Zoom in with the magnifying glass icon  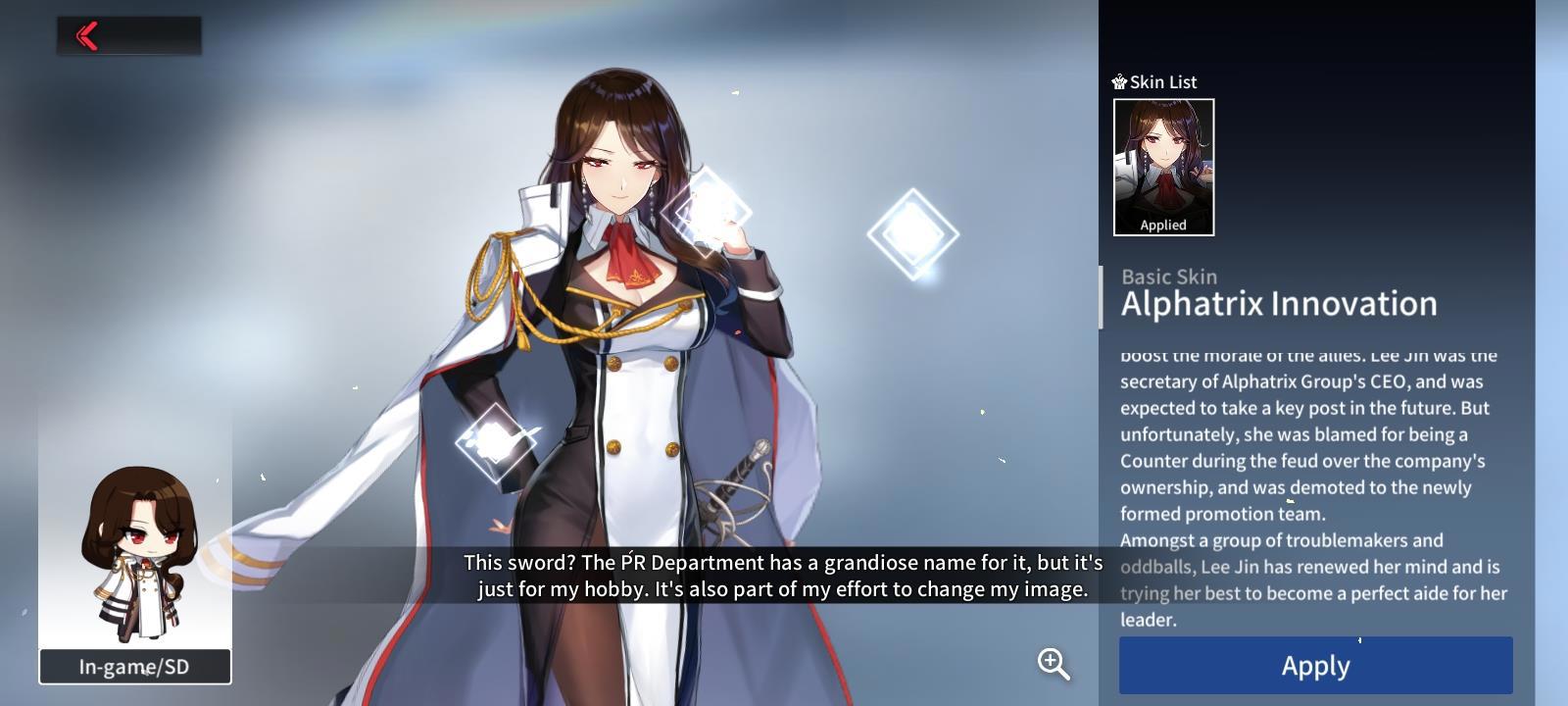(x=1053, y=664)
